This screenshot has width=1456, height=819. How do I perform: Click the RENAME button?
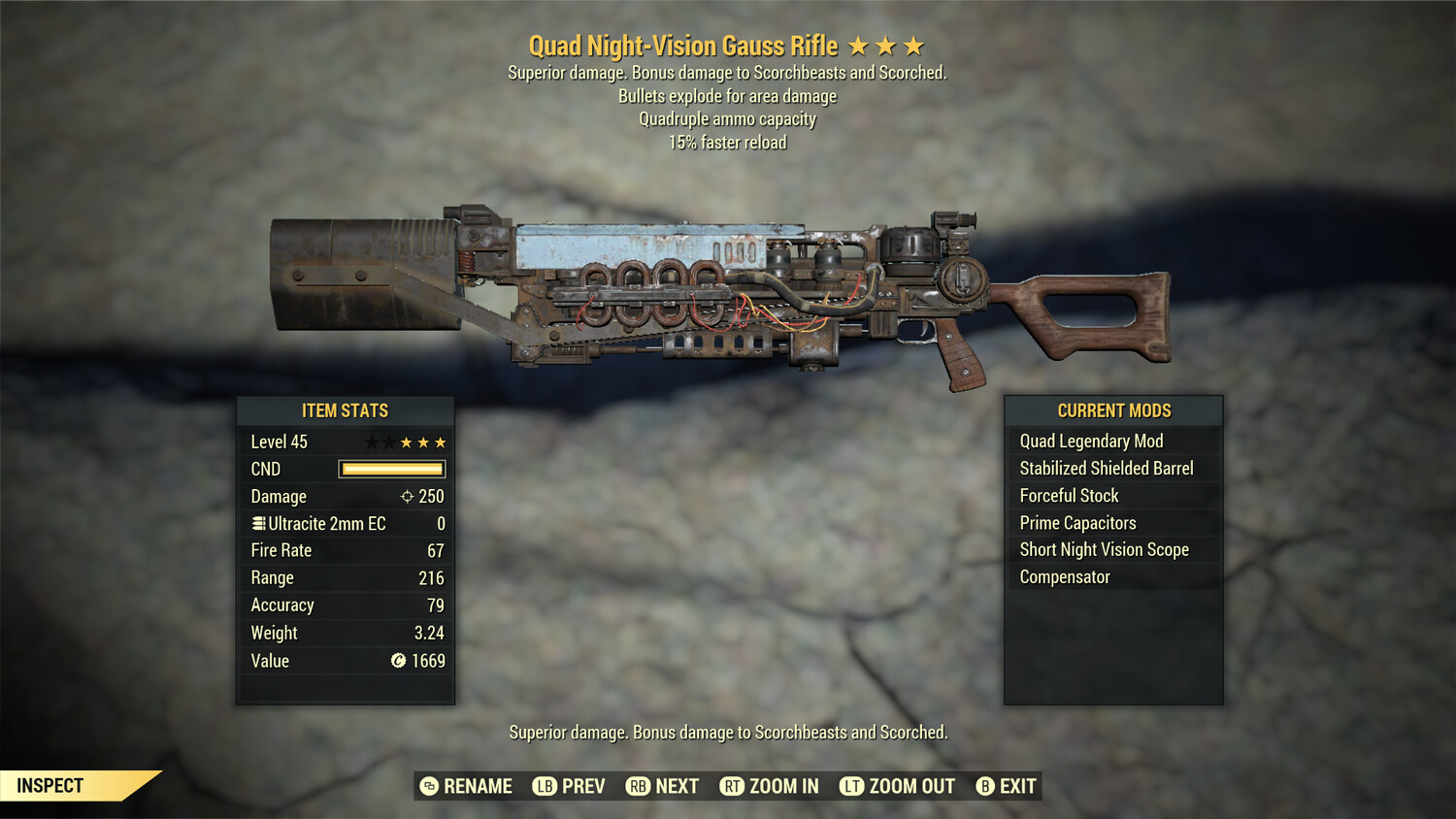click(478, 786)
